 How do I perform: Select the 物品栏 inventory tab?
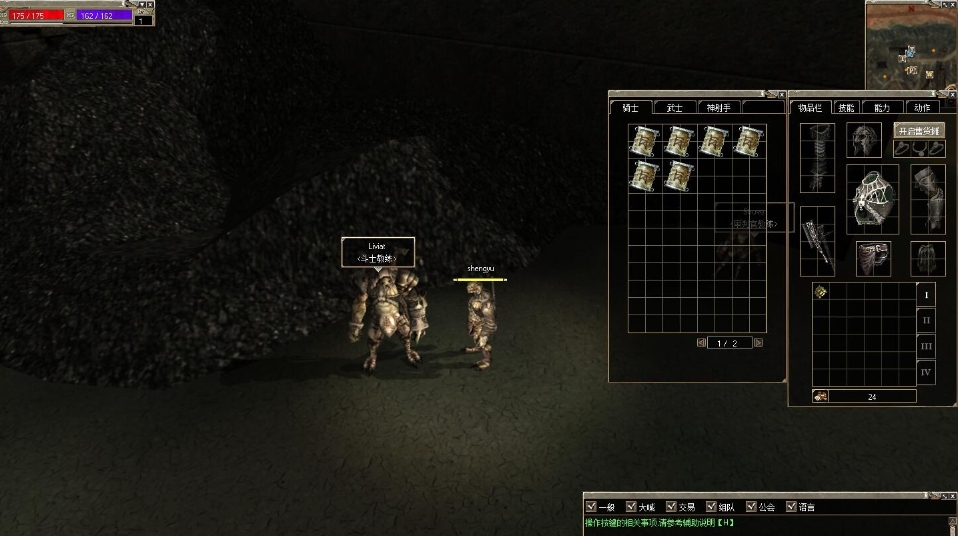pyautogui.click(x=810, y=107)
